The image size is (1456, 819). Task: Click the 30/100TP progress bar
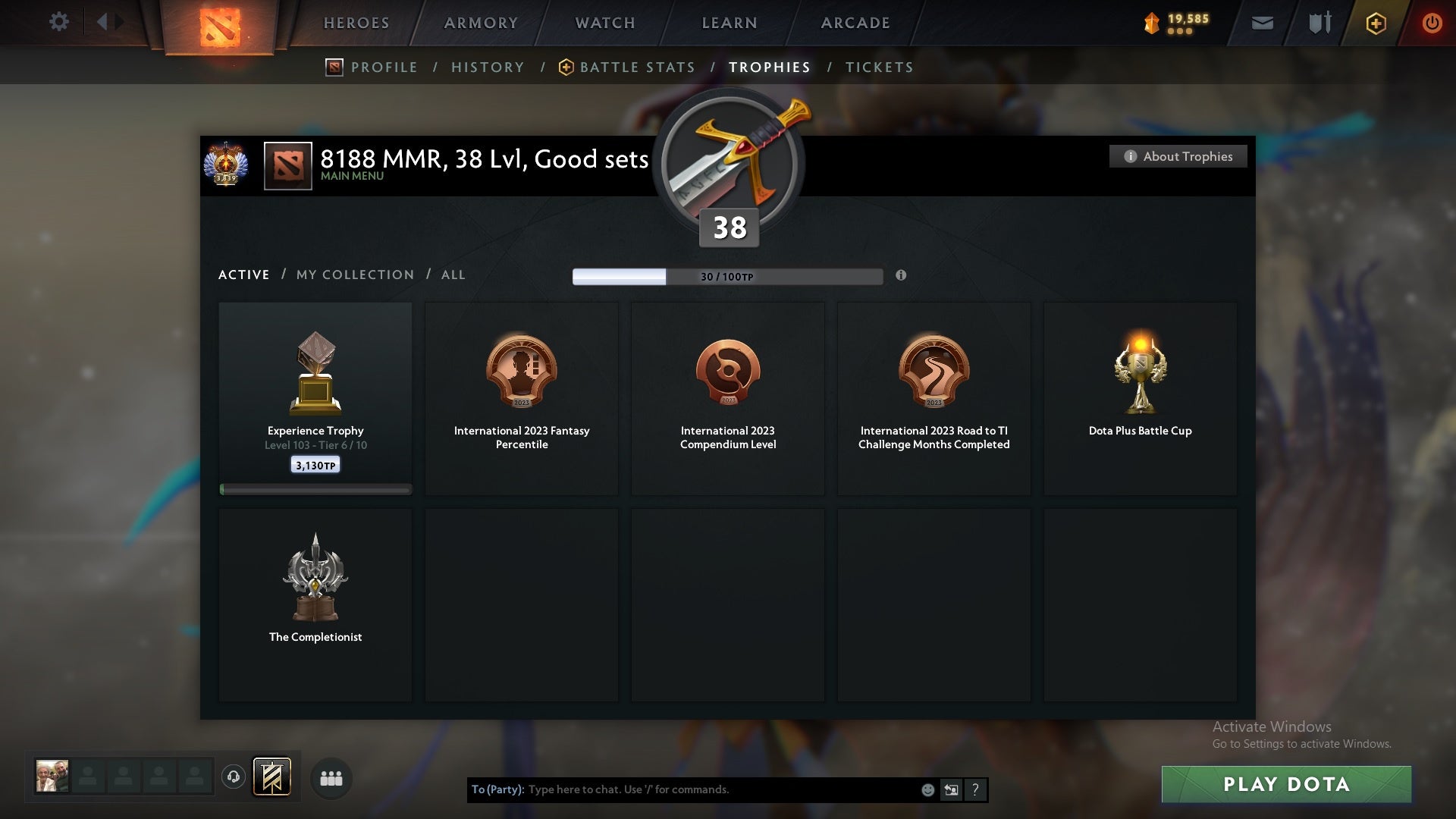pos(727,276)
